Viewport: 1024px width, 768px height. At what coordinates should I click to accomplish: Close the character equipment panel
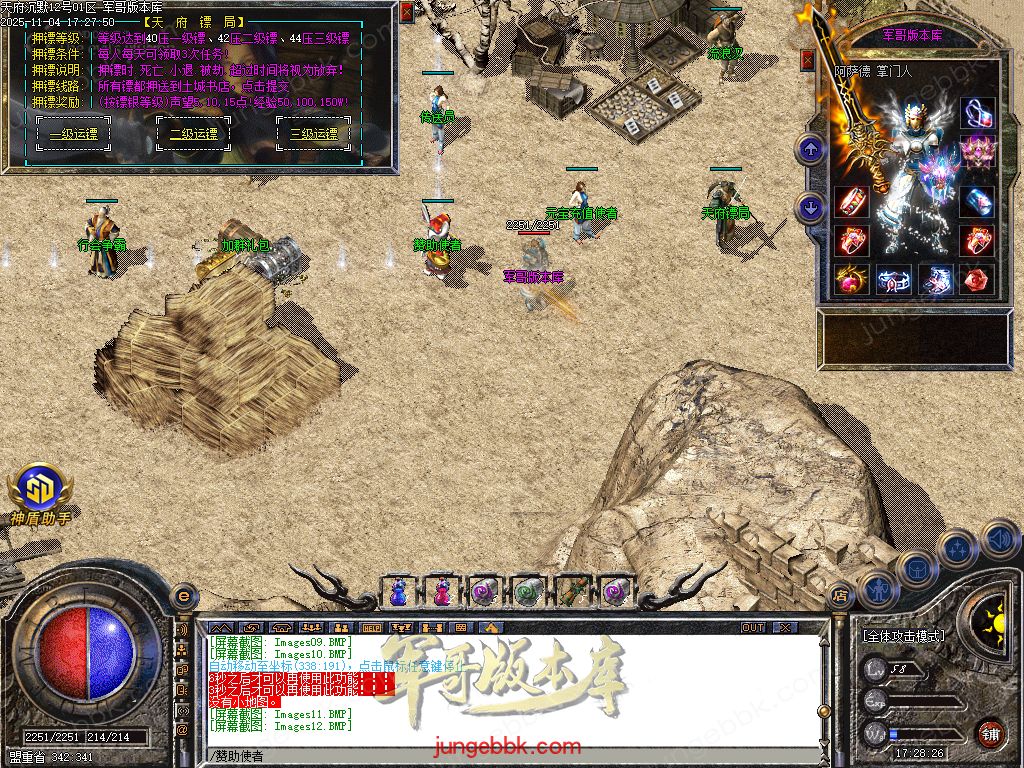tap(808, 61)
